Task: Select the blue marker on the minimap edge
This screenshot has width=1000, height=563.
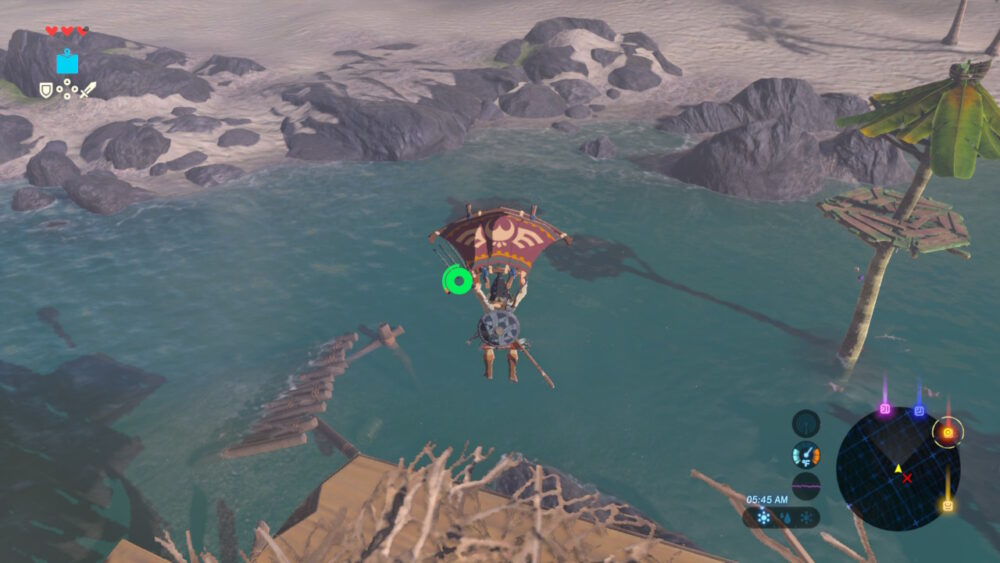Action: 919,410
